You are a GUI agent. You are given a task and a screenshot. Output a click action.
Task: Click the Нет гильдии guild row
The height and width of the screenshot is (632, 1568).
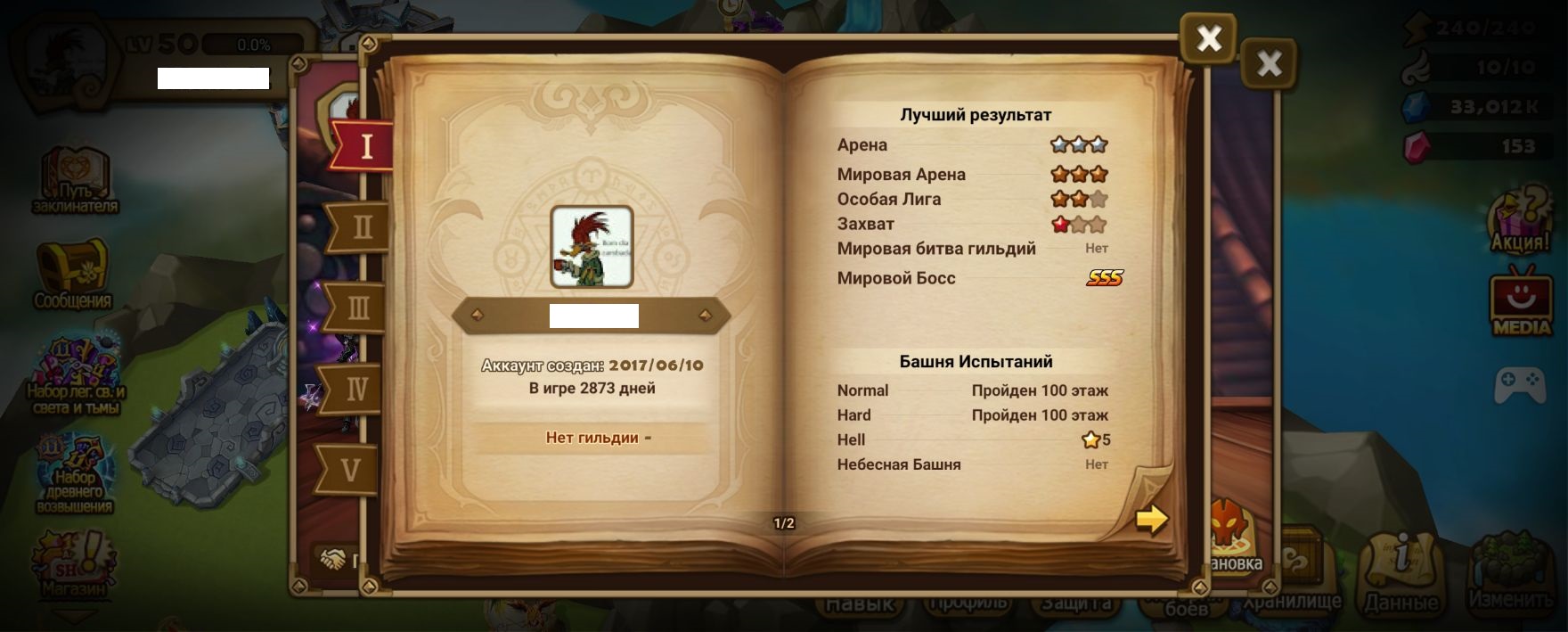(593, 438)
